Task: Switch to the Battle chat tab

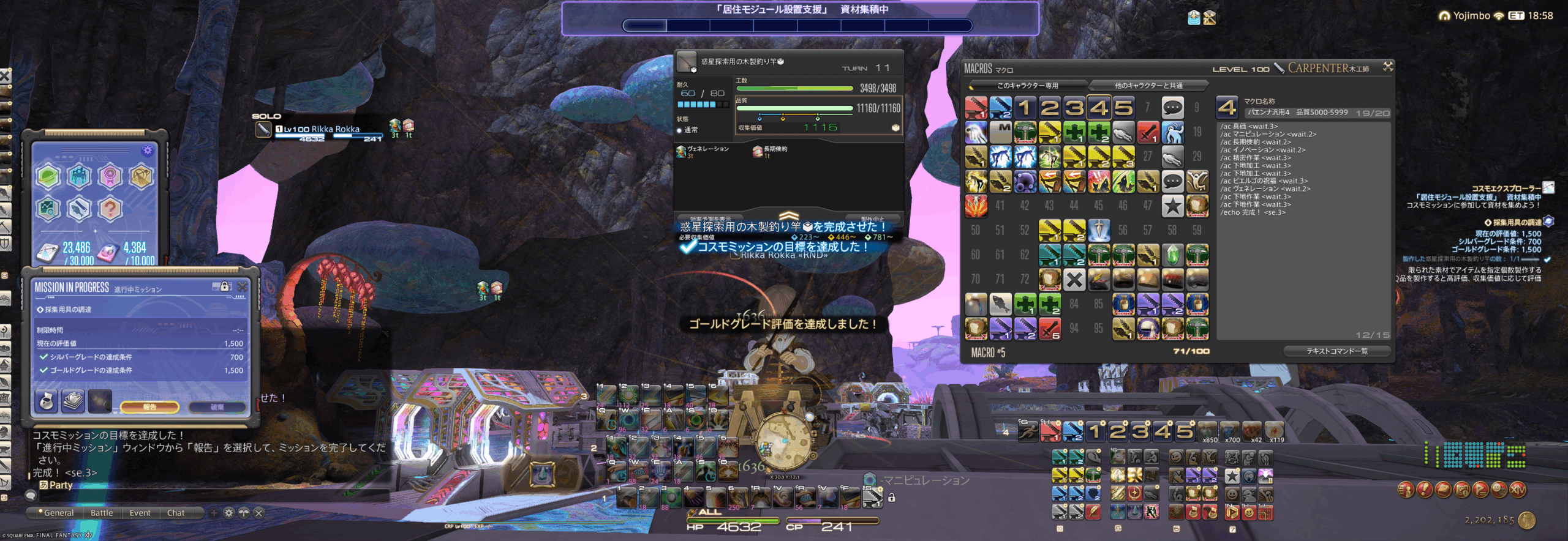Action: click(x=102, y=513)
